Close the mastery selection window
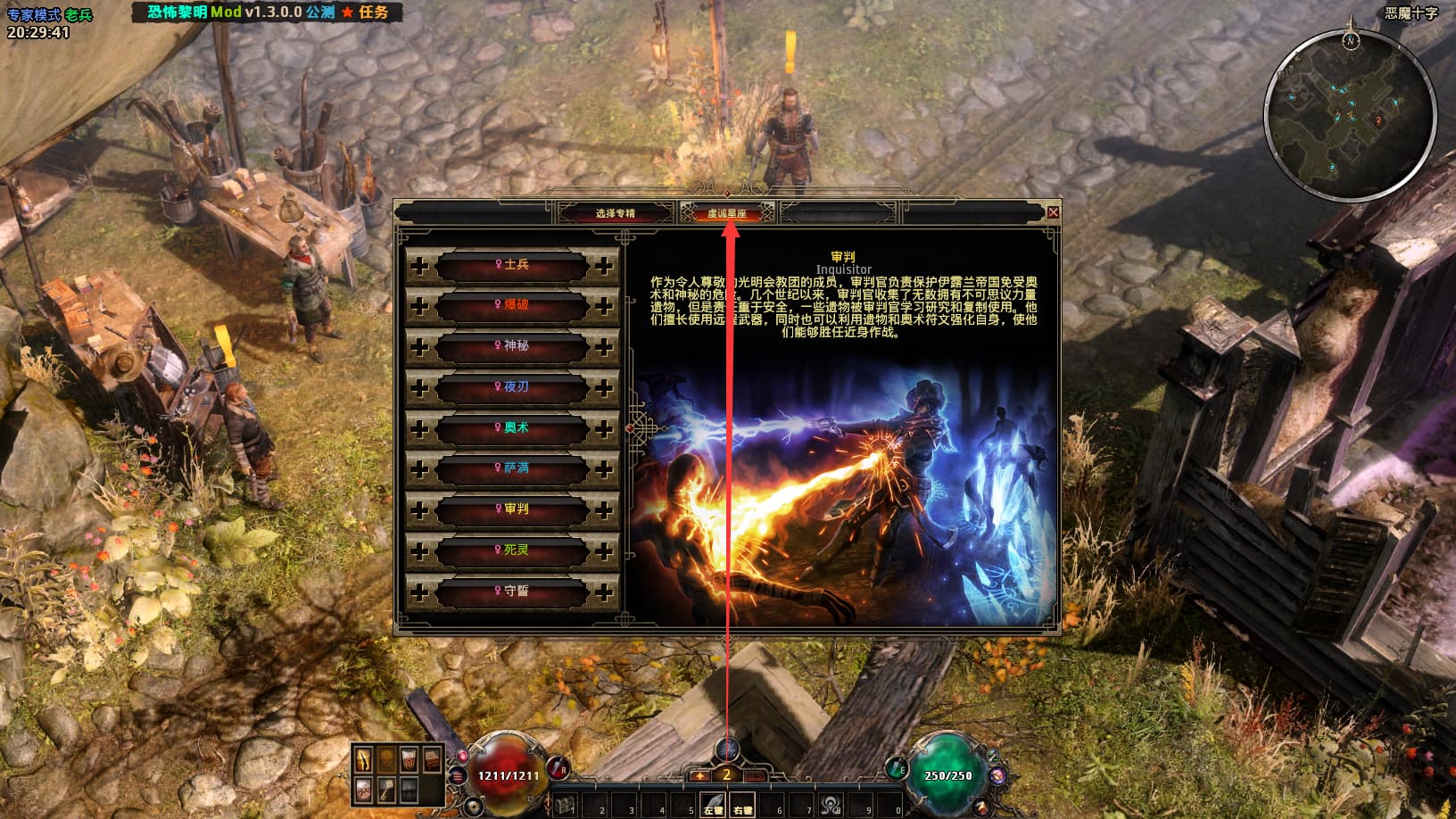The height and width of the screenshot is (819, 1456). point(1053,212)
